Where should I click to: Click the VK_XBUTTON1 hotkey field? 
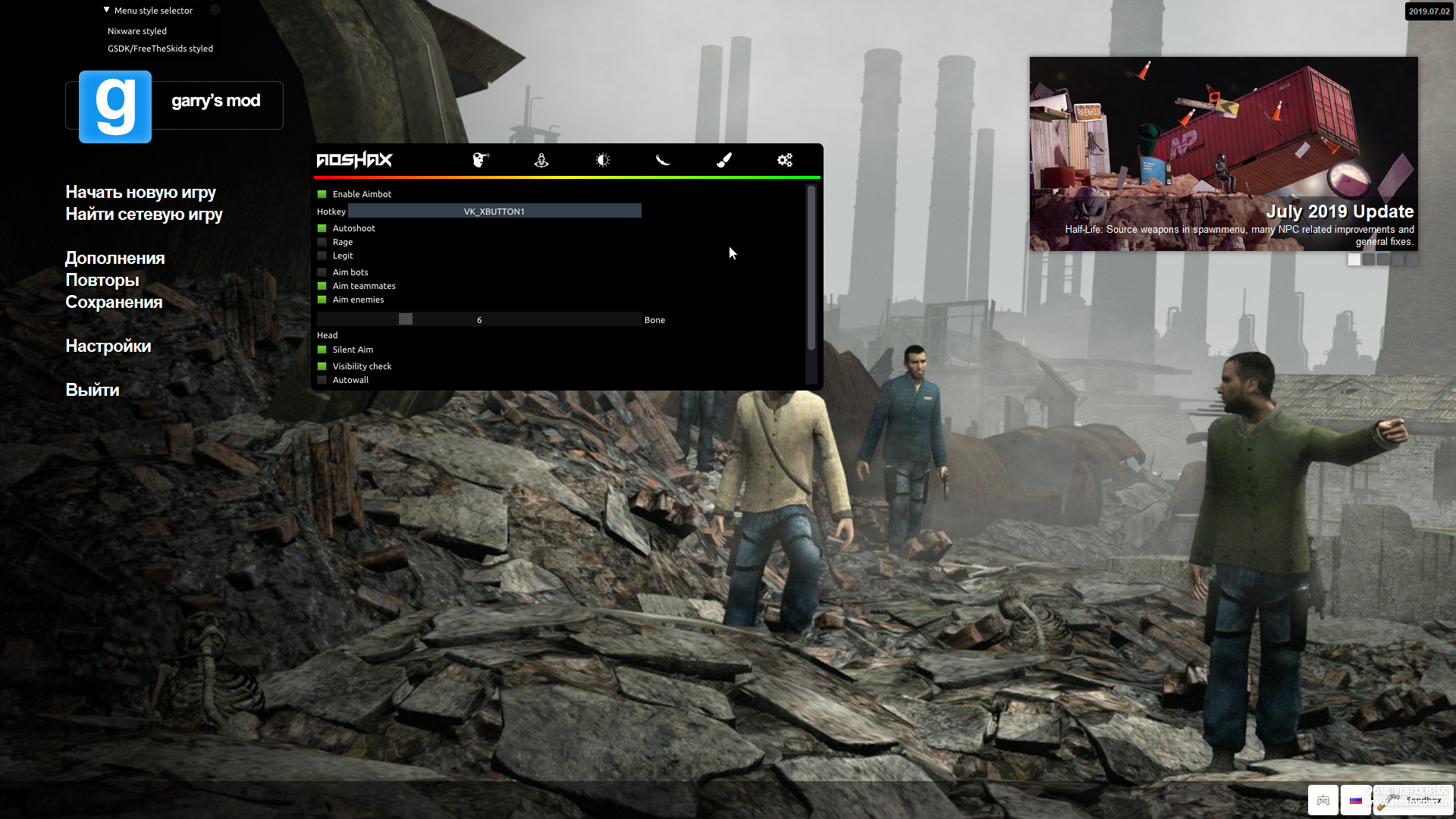[x=494, y=211]
